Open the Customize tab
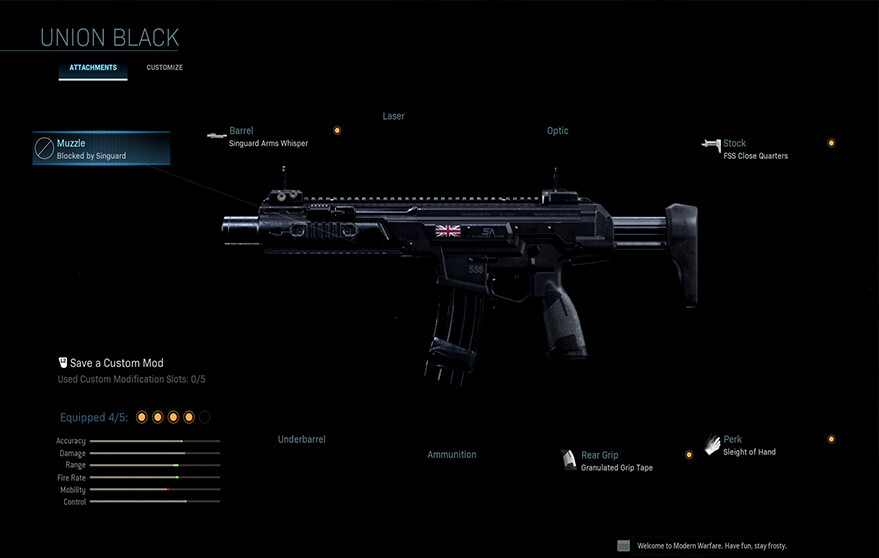879x558 pixels. tap(164, 68)
